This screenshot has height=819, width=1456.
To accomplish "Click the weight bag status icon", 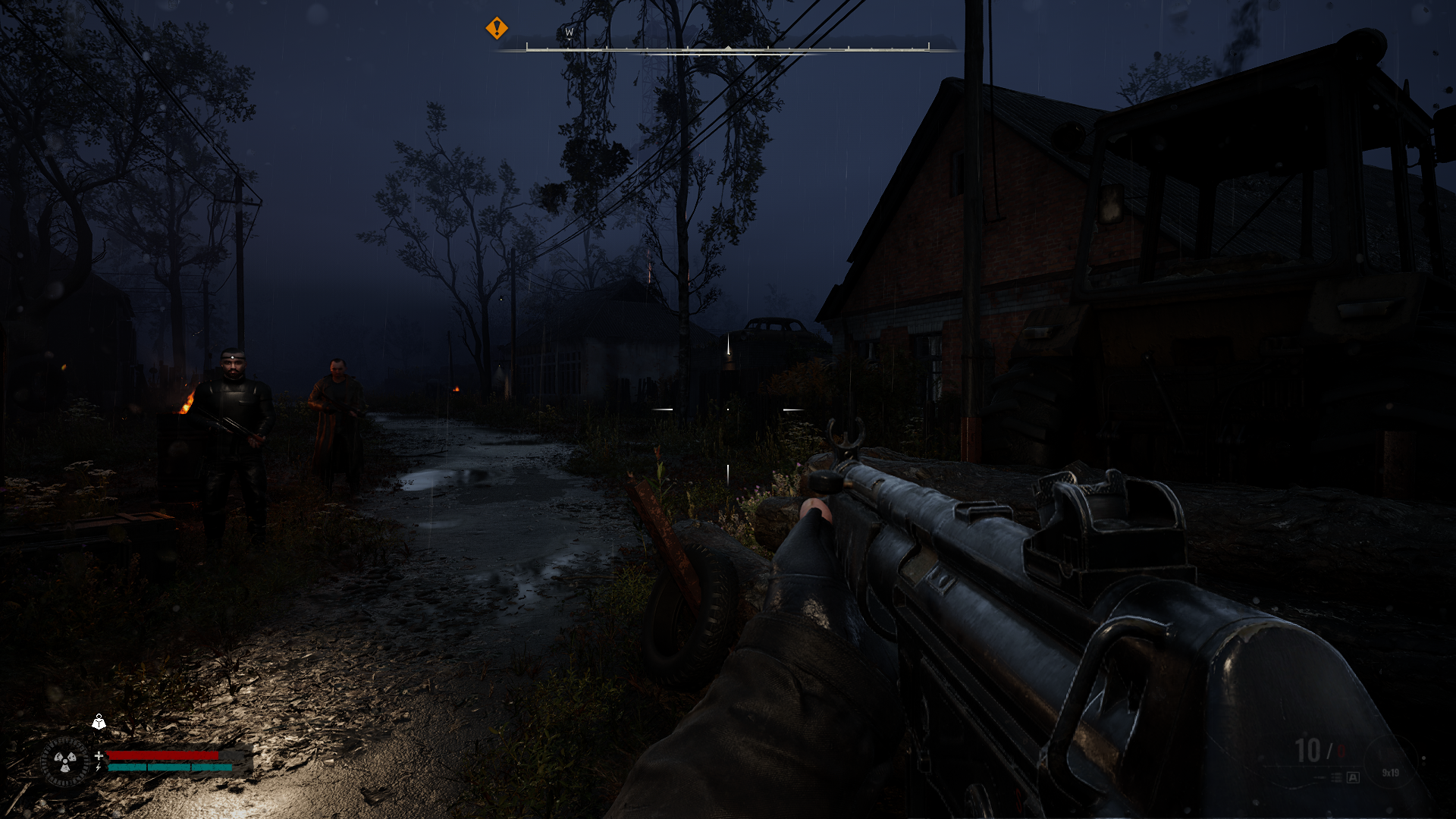I will pyautogui.click(x=99, y=722).
